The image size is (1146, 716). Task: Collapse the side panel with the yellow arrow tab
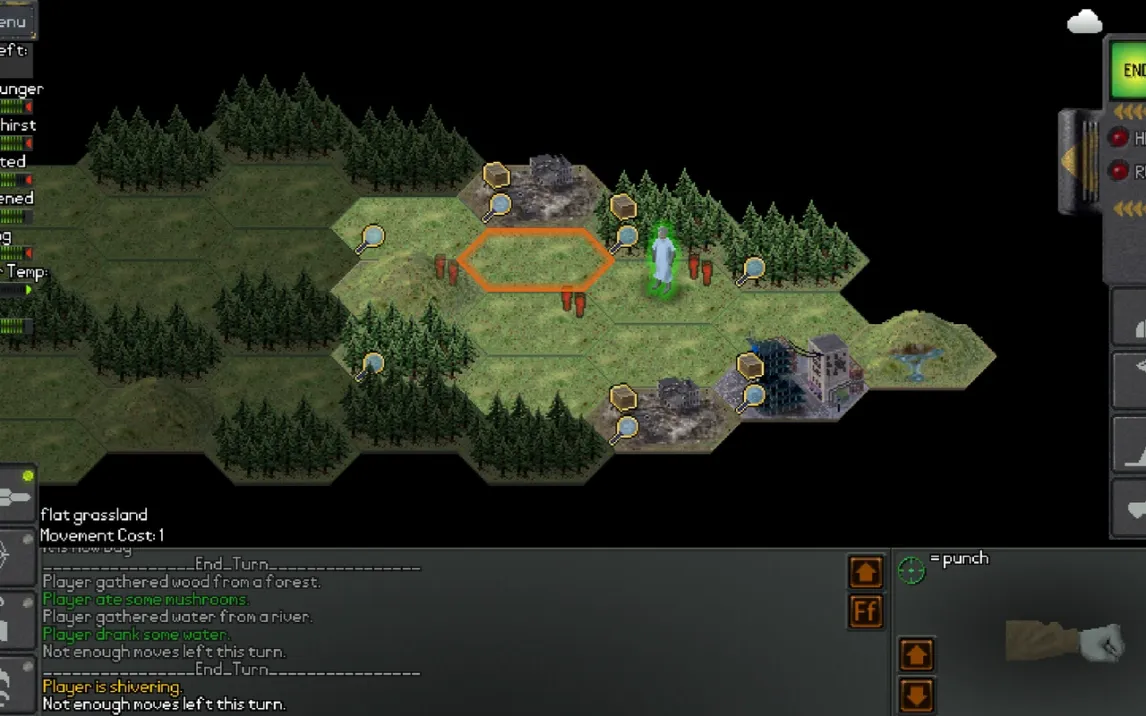pos(1077,160)
